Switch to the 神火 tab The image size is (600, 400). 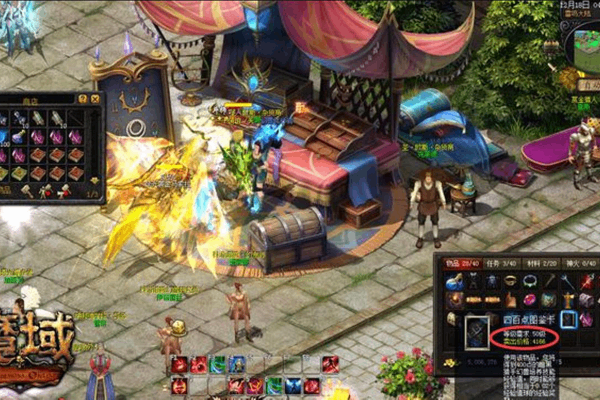[560, 263]
